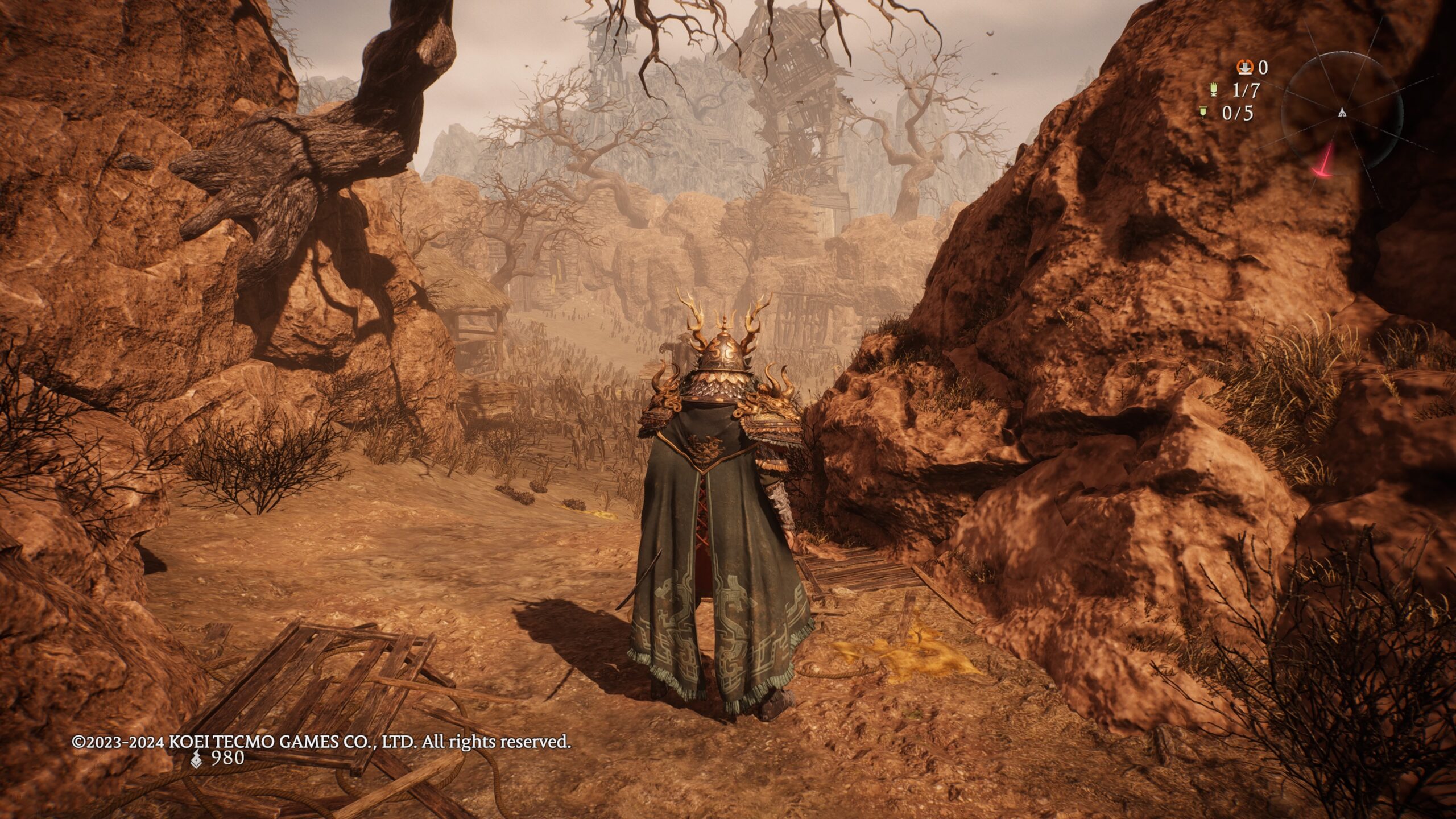Click the Genuine Qi currency icon
Viewport: 1456px width, 819px height.
point(196,758)
